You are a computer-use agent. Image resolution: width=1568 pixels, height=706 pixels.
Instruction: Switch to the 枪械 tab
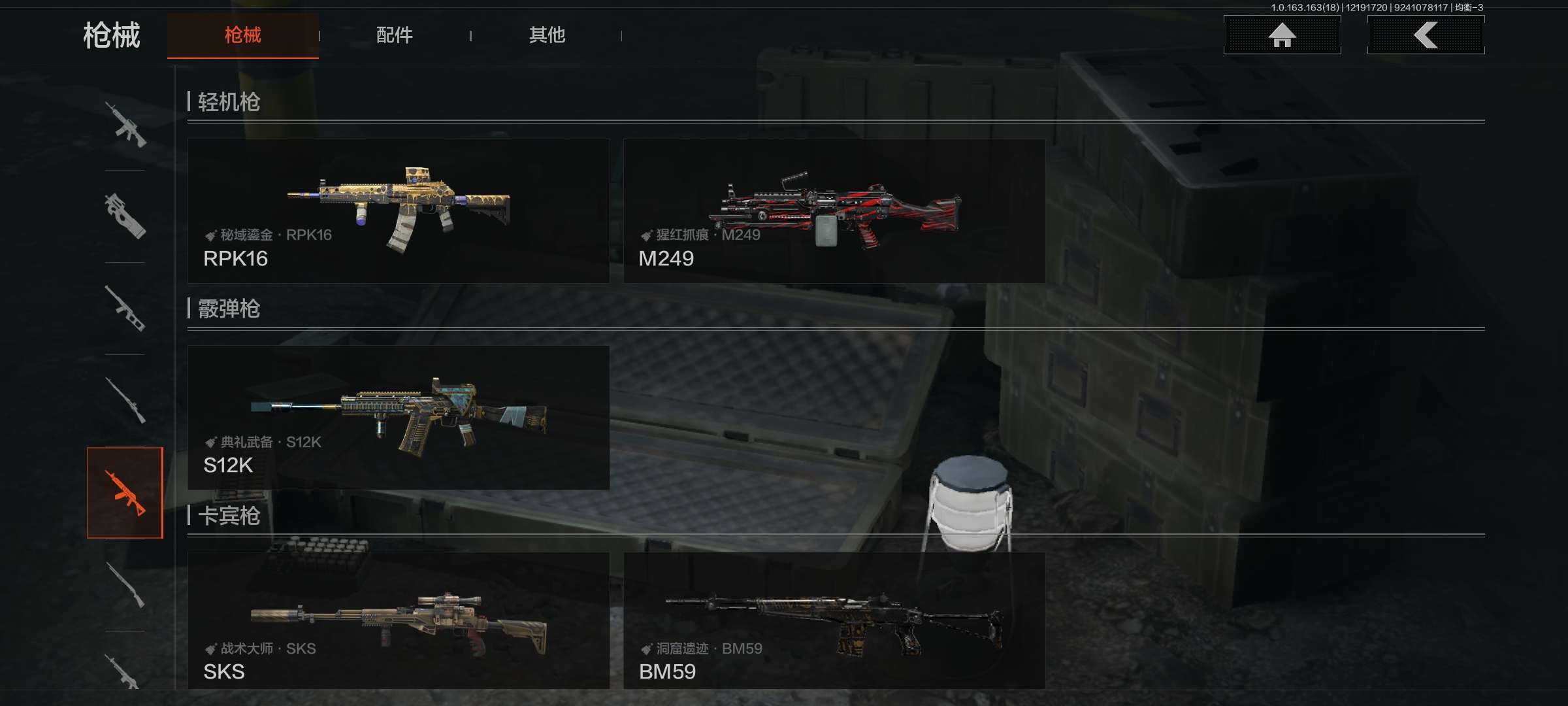[242, 35]
